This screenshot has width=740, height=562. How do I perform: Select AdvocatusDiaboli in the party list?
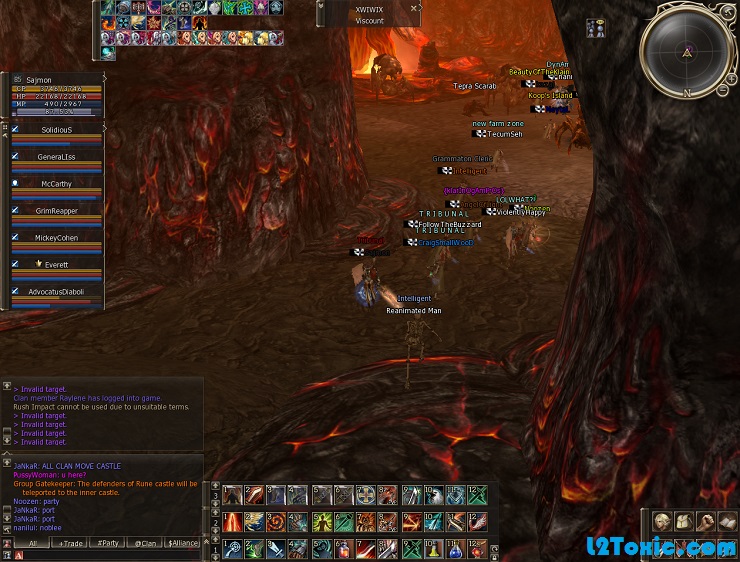57,291
